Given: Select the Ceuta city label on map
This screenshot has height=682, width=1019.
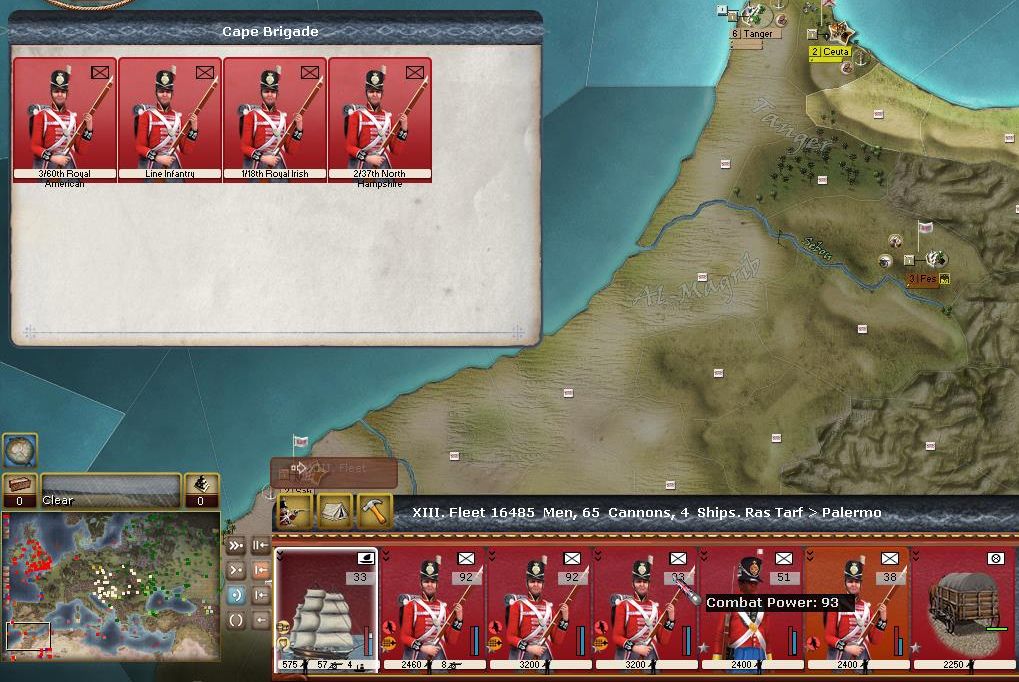Looking at the screenshot, I should 830,52.
